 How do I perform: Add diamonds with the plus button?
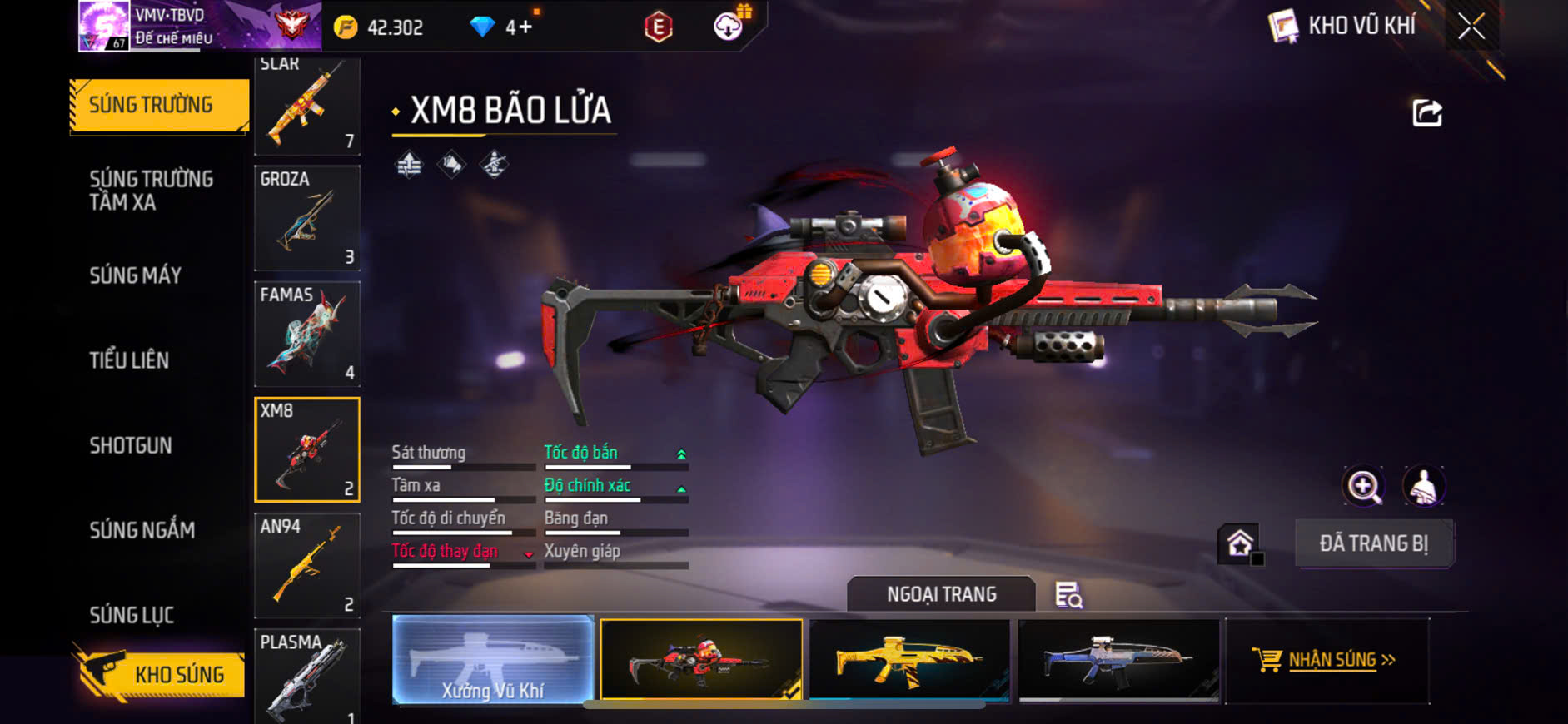tap(525, 27)
